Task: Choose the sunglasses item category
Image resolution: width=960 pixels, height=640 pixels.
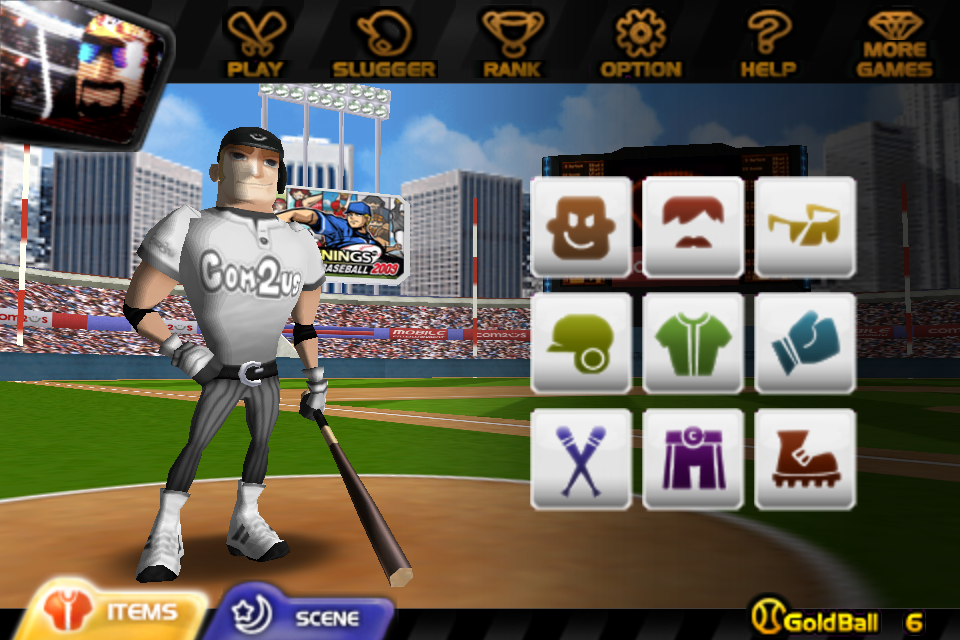Action: click(x=805, y=227)
